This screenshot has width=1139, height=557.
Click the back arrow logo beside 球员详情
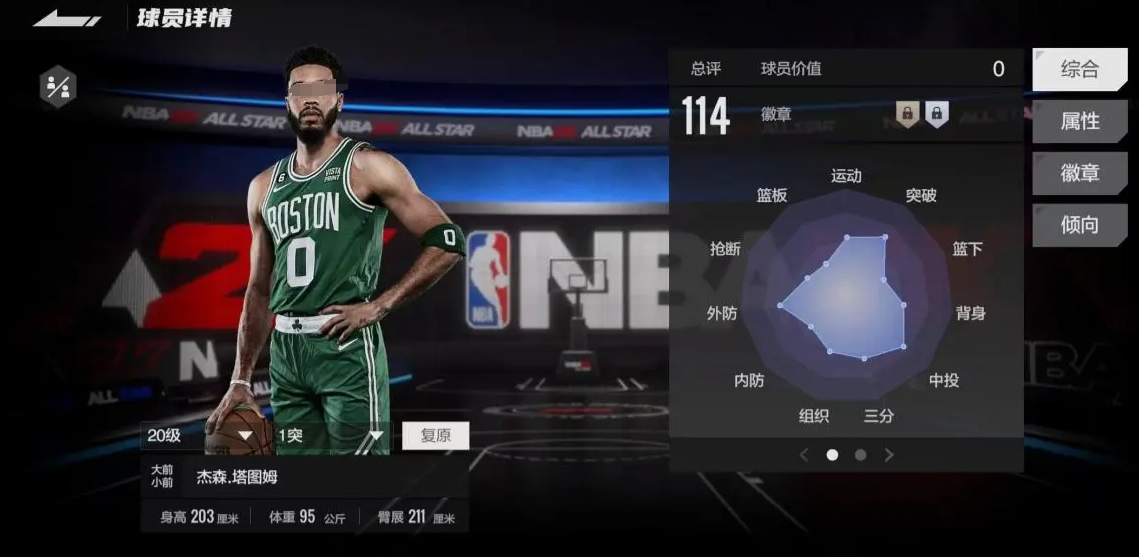pos(67,18)
